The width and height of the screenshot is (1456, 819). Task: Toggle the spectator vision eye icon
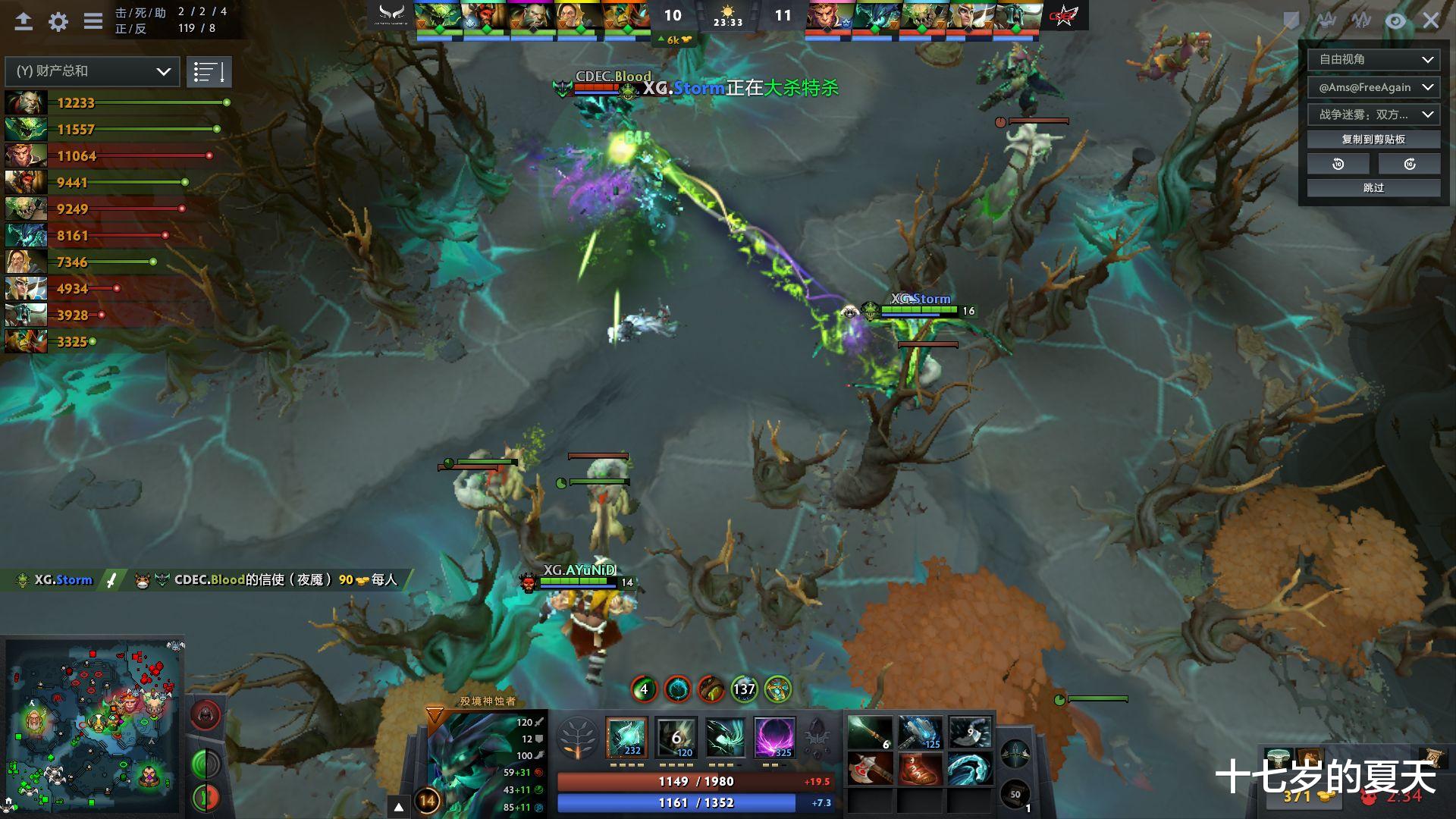point(1396,21)
